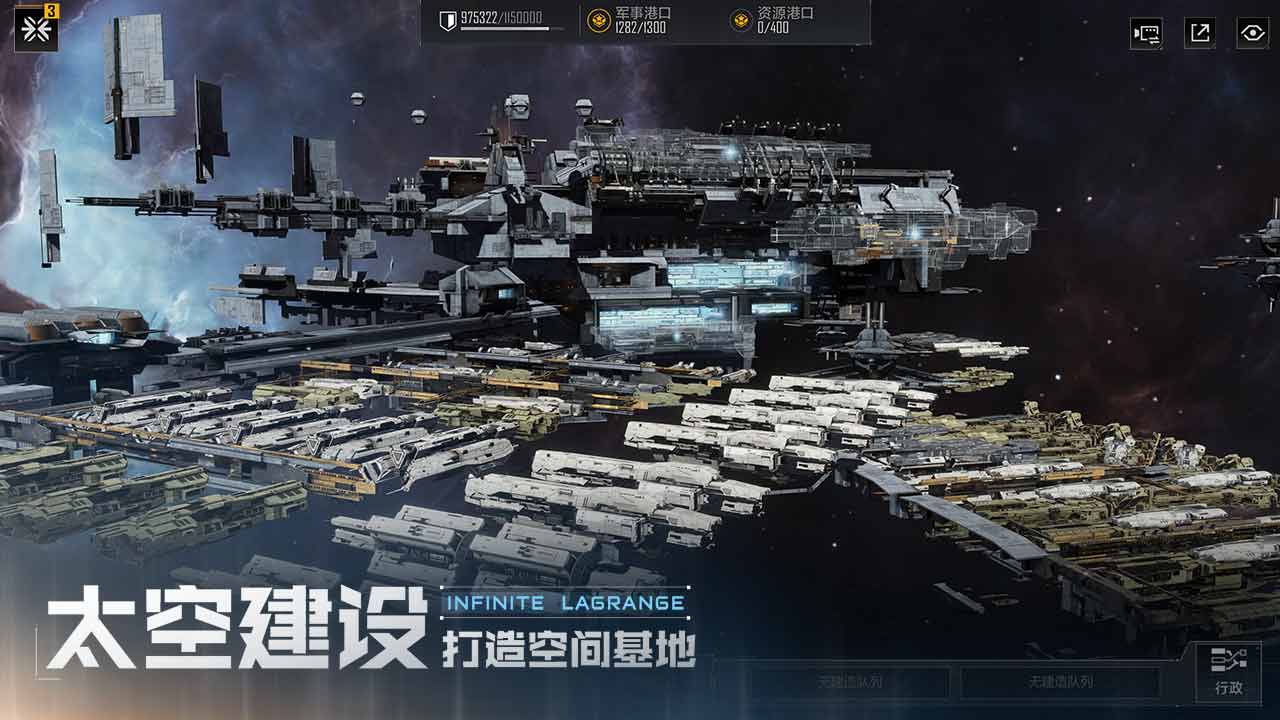This screenshot has width=1280, height=720.
Task: Toggle the chat notification indicator
Action: point(1148,32)
